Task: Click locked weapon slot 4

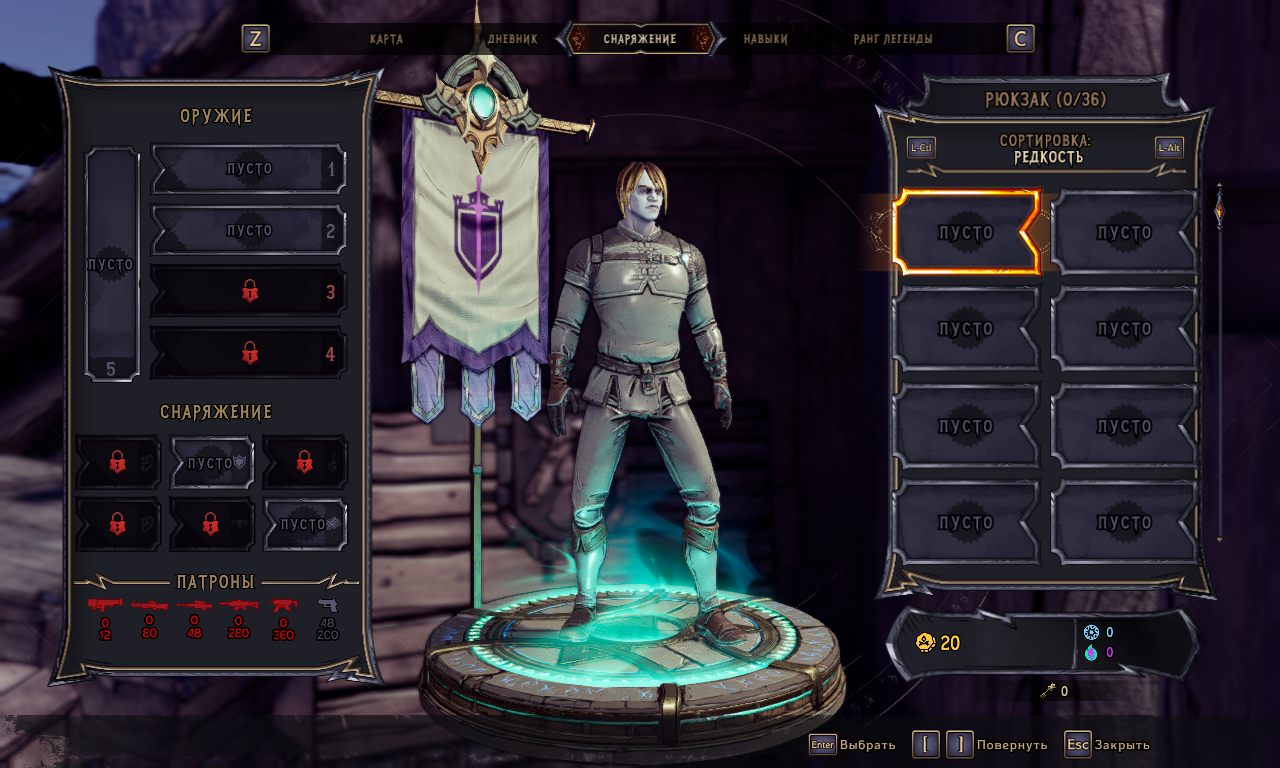Action: click(x=248, y=353)
